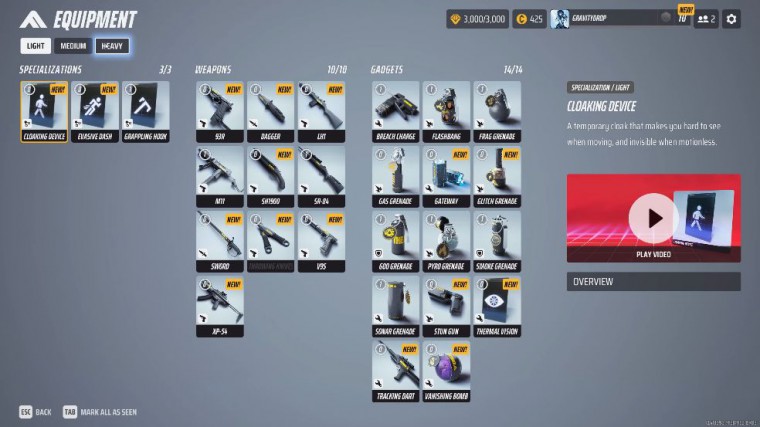Open the party members panel
The image size is (760, 427).
705,19
